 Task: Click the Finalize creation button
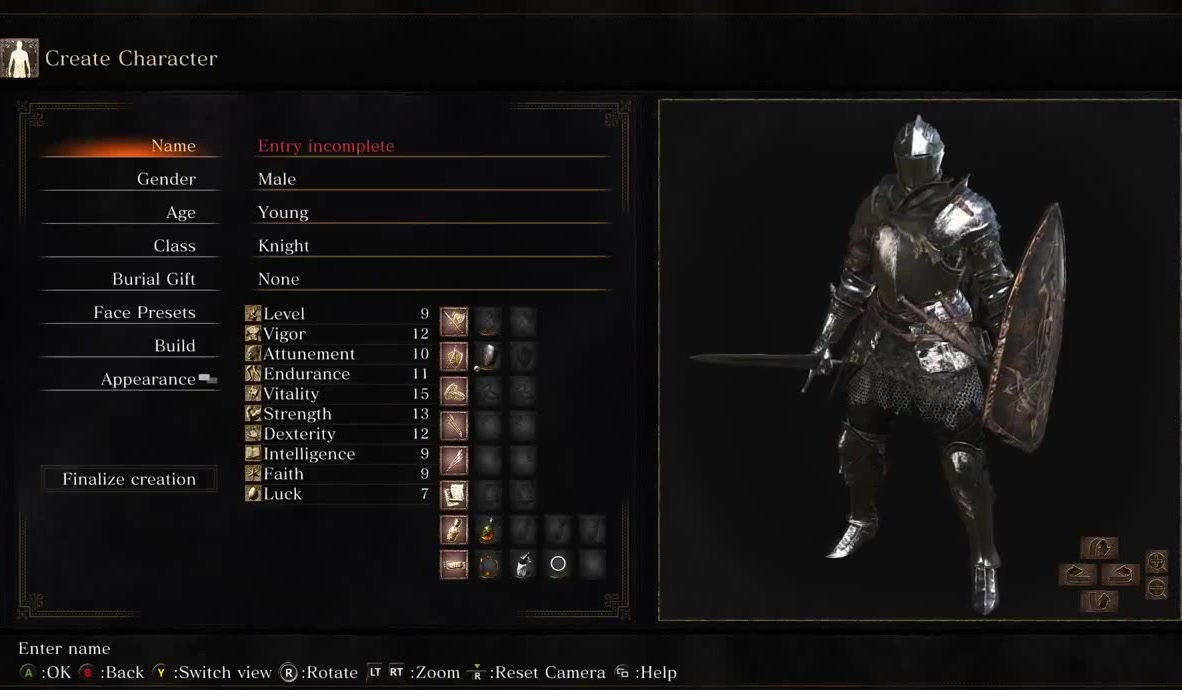click(129, 479)
